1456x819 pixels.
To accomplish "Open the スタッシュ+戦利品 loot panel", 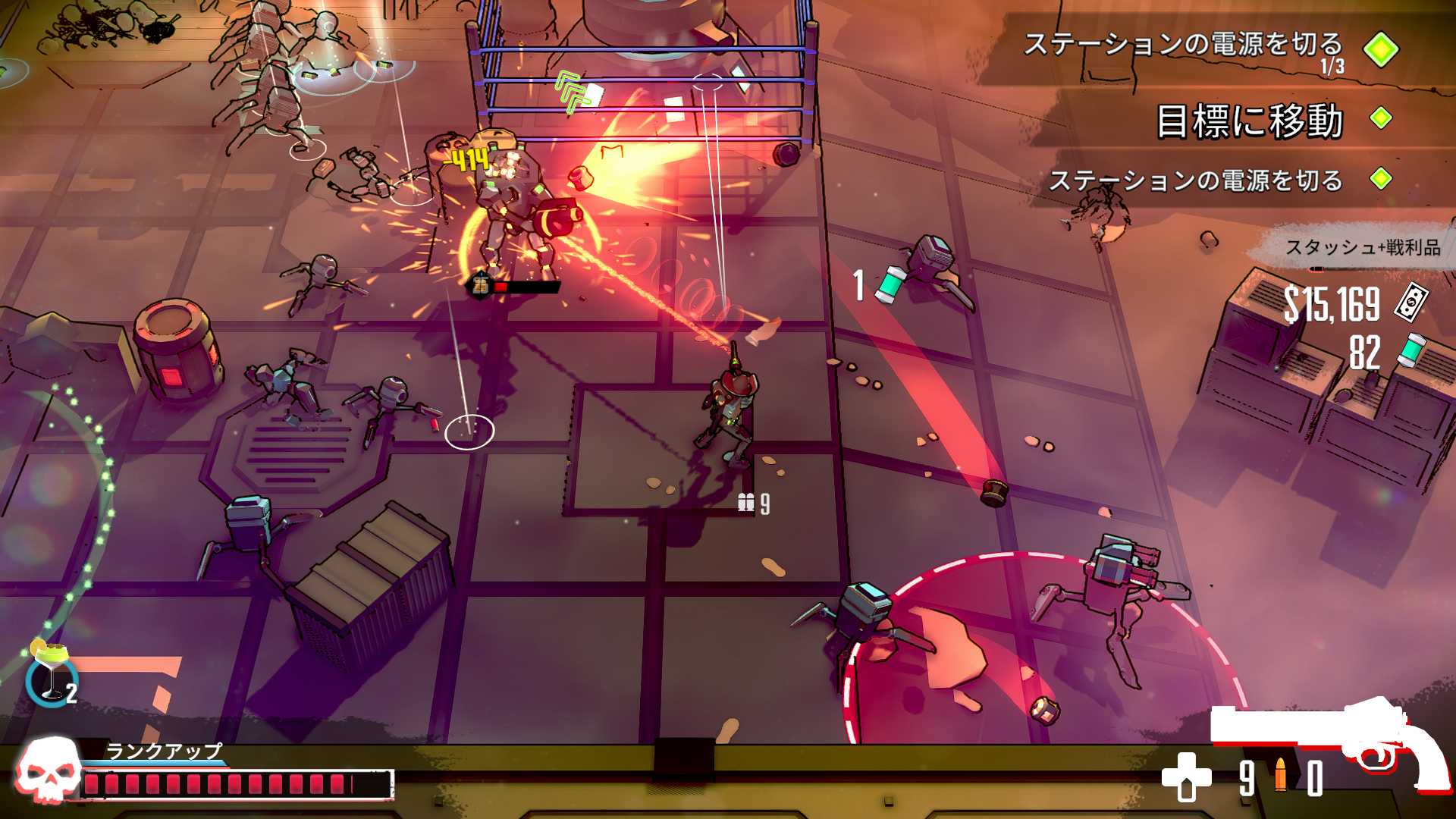I will pyautogui.click(x=1362, y=247).
